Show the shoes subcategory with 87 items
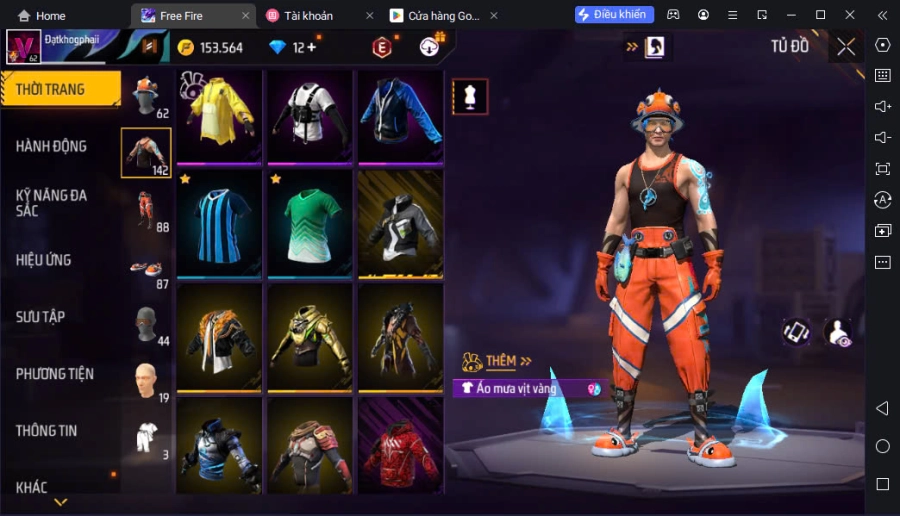The image size is (900, 516). (147, 268)
